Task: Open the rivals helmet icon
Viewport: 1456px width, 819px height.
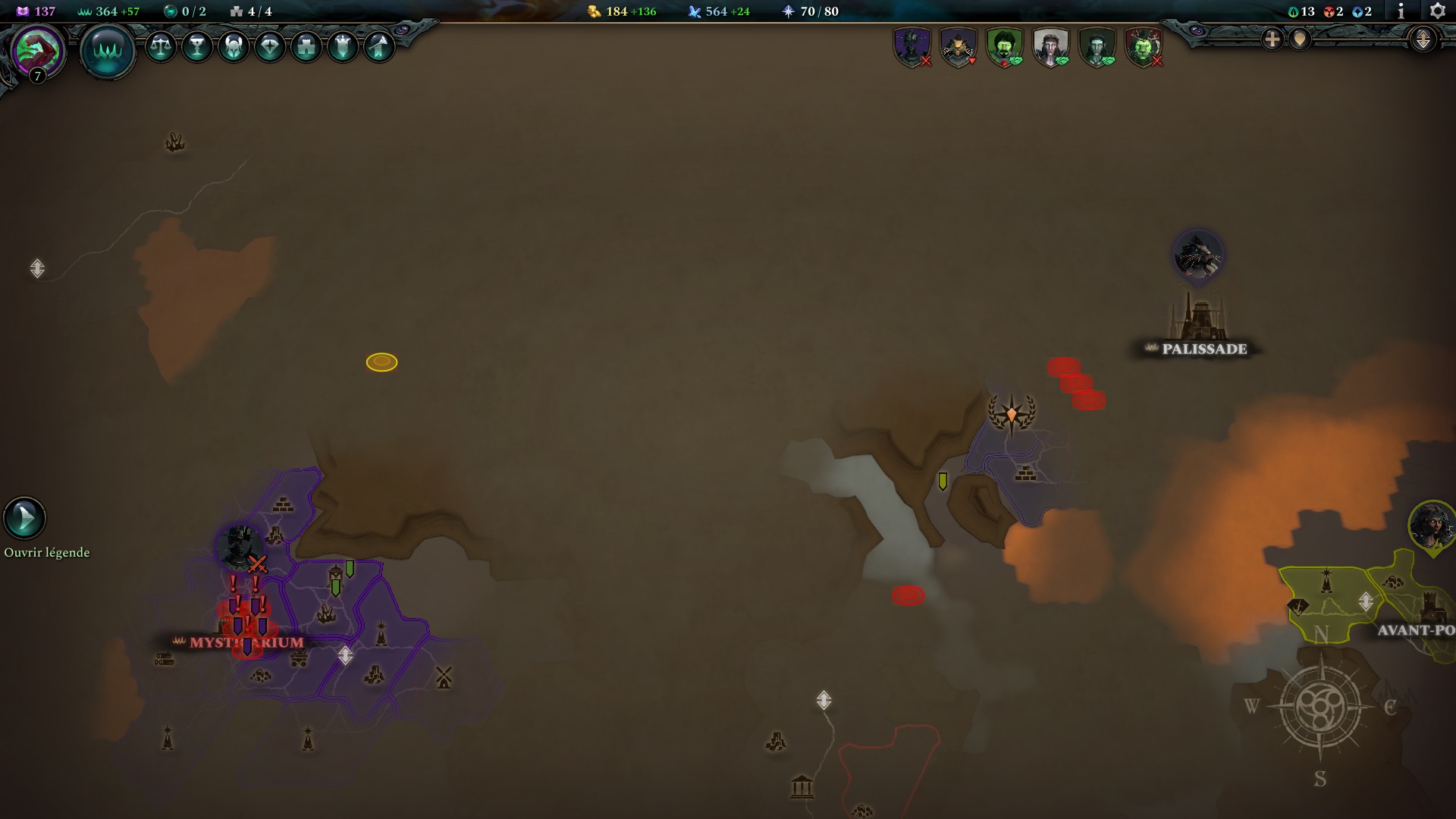Action: [x=234, y=47]
